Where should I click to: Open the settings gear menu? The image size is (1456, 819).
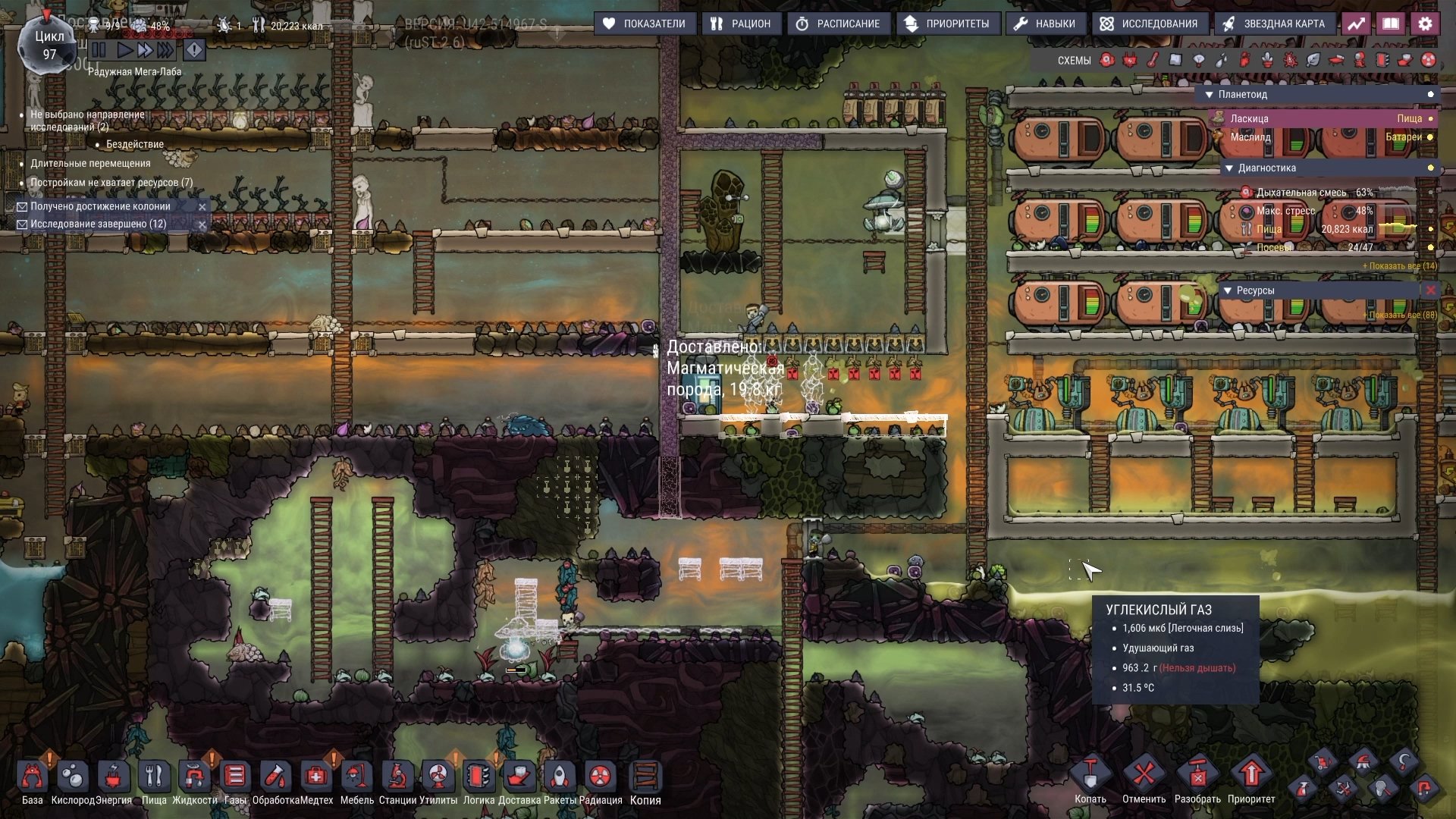1425,24
